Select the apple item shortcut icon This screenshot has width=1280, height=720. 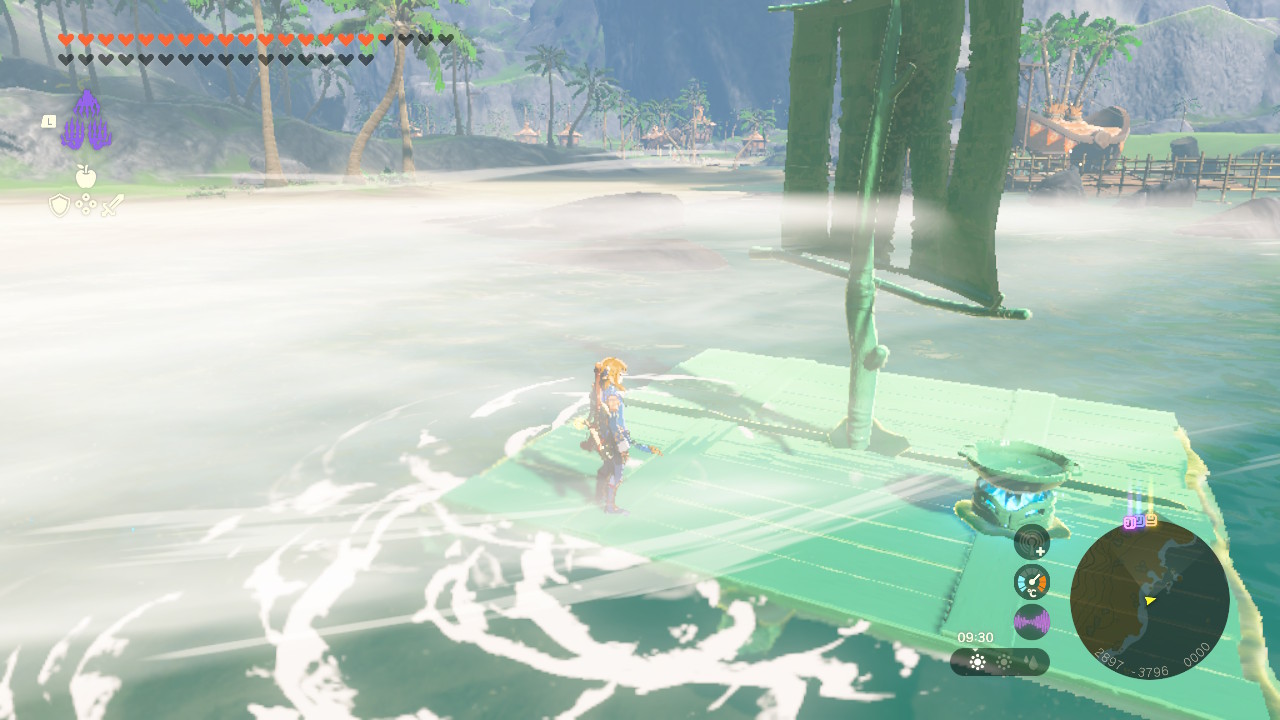pos(86,177)
